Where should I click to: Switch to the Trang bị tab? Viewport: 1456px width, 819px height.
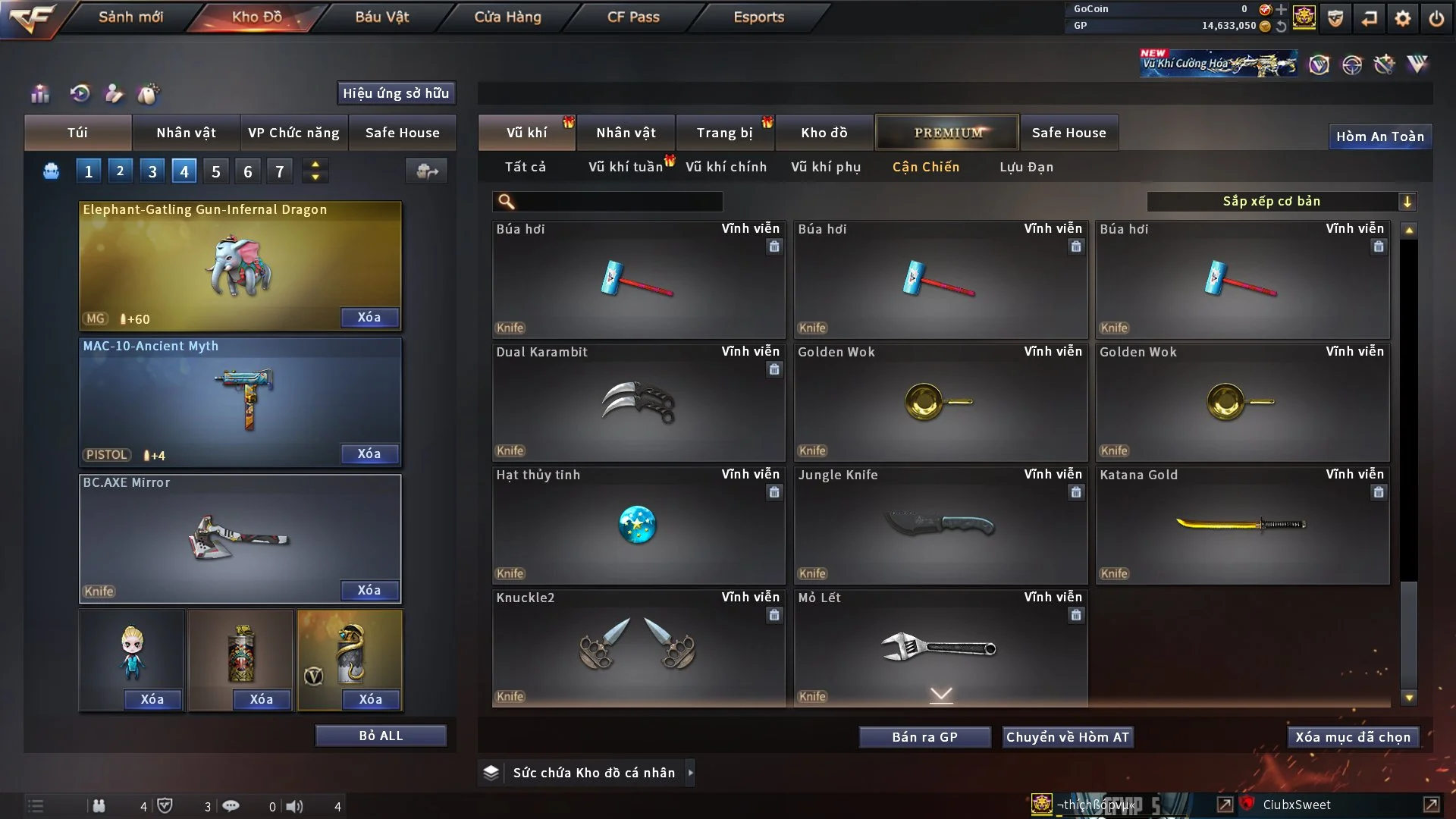click(x=724, y=133)
